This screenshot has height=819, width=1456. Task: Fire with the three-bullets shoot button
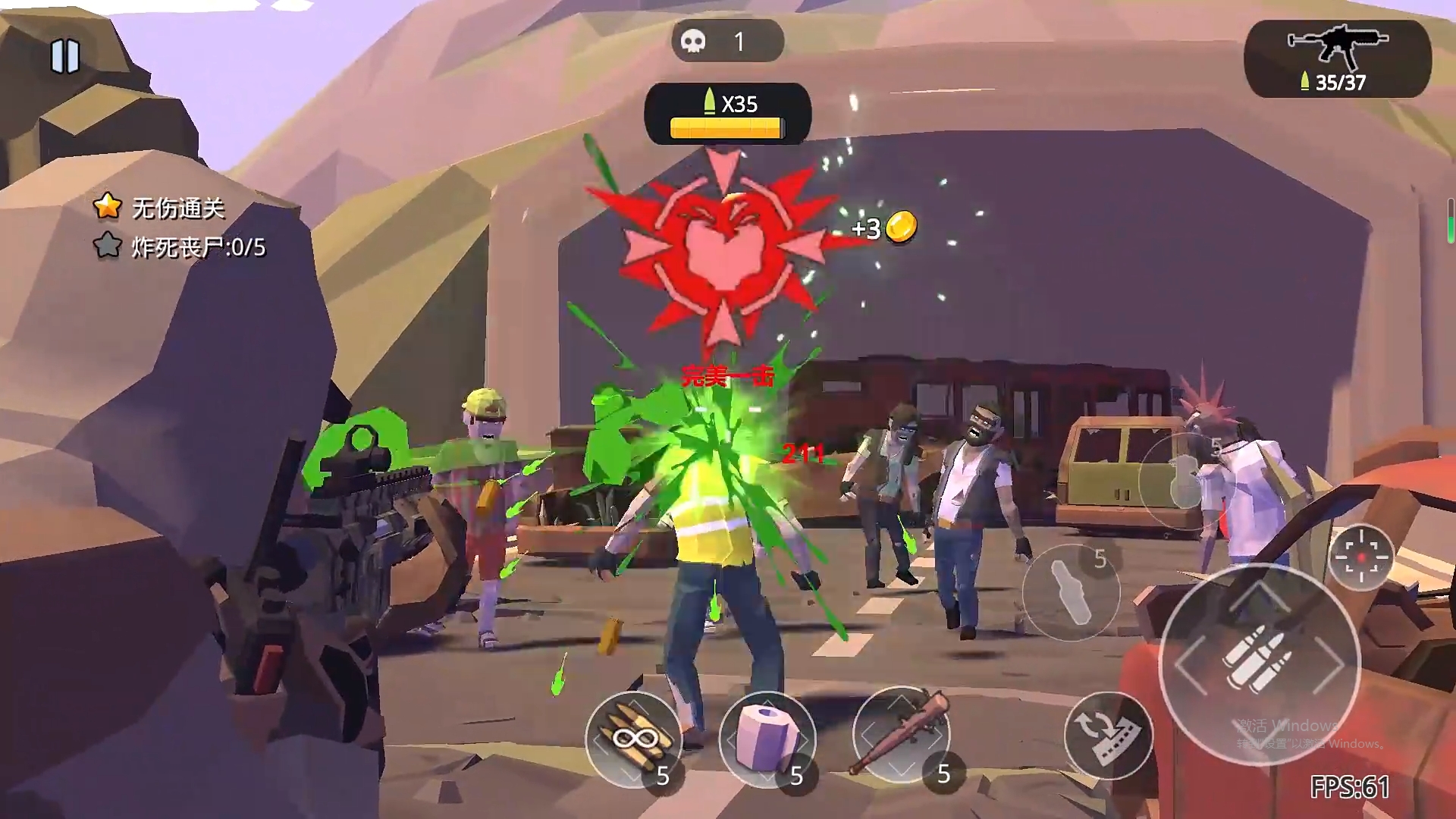[1259, 663]
